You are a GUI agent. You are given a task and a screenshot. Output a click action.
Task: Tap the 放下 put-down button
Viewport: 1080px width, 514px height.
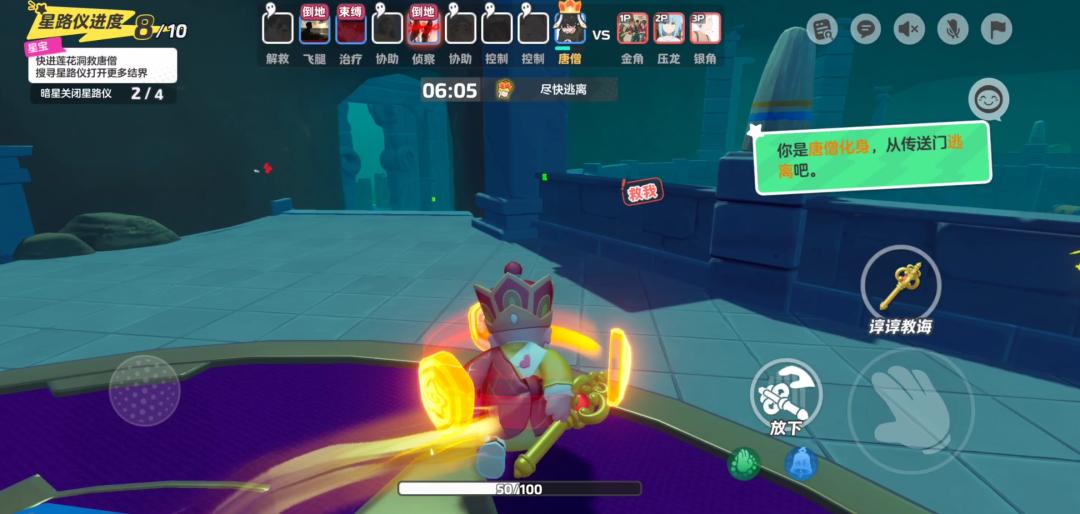[786, 392]
